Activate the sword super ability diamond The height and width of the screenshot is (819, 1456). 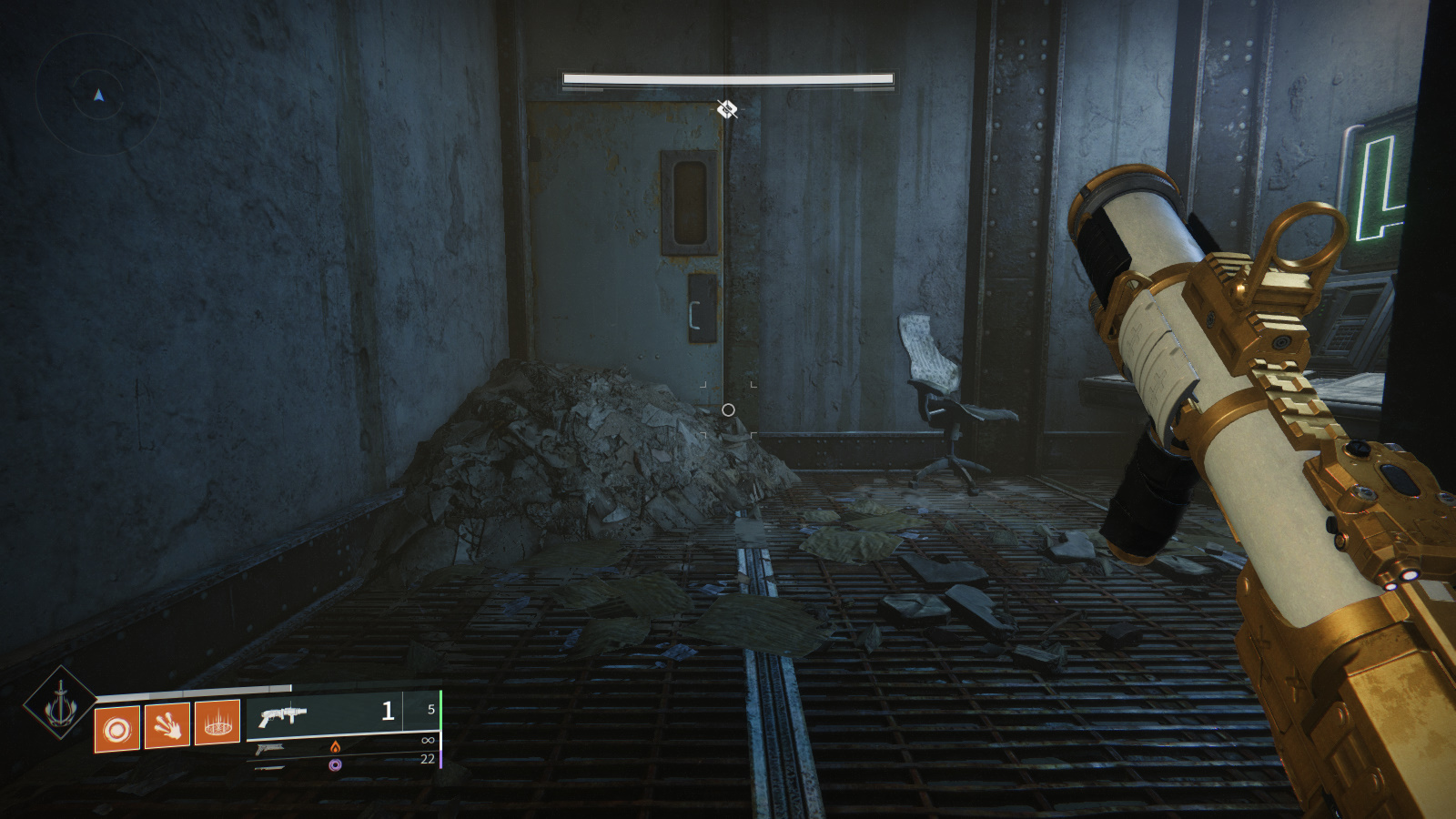[60, 703]
